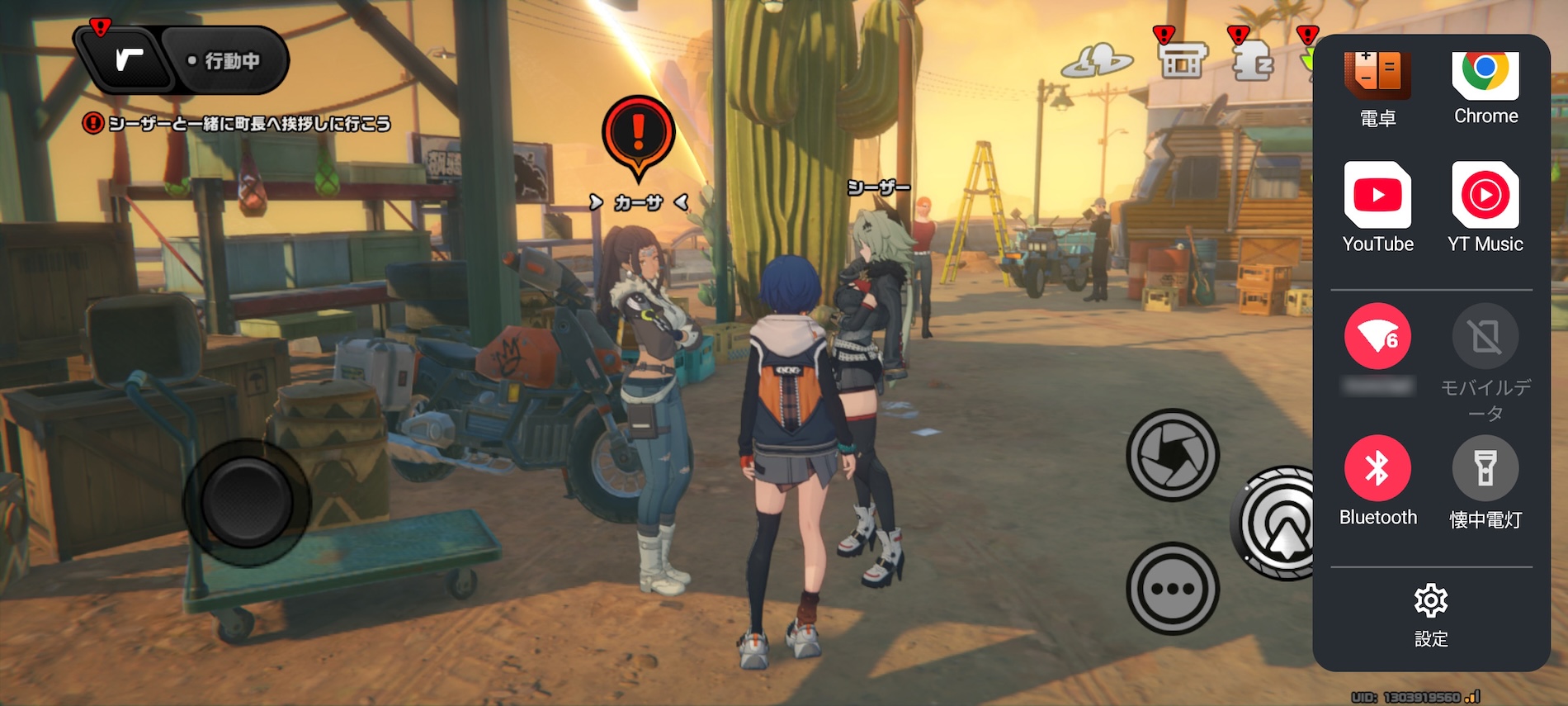Select the 行動中 status pill
Viewport: 1568px width, 706px height.
[224, 60]
